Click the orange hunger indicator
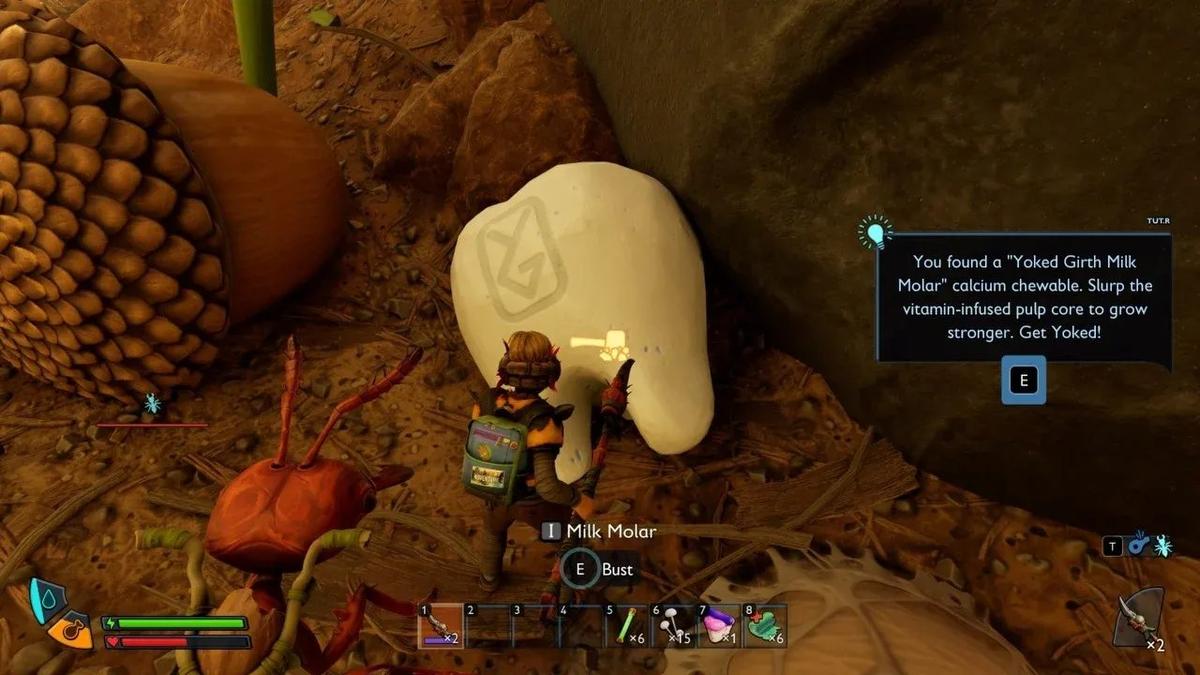This screenshot has width=1200, height=675. (x=68, y=632)
